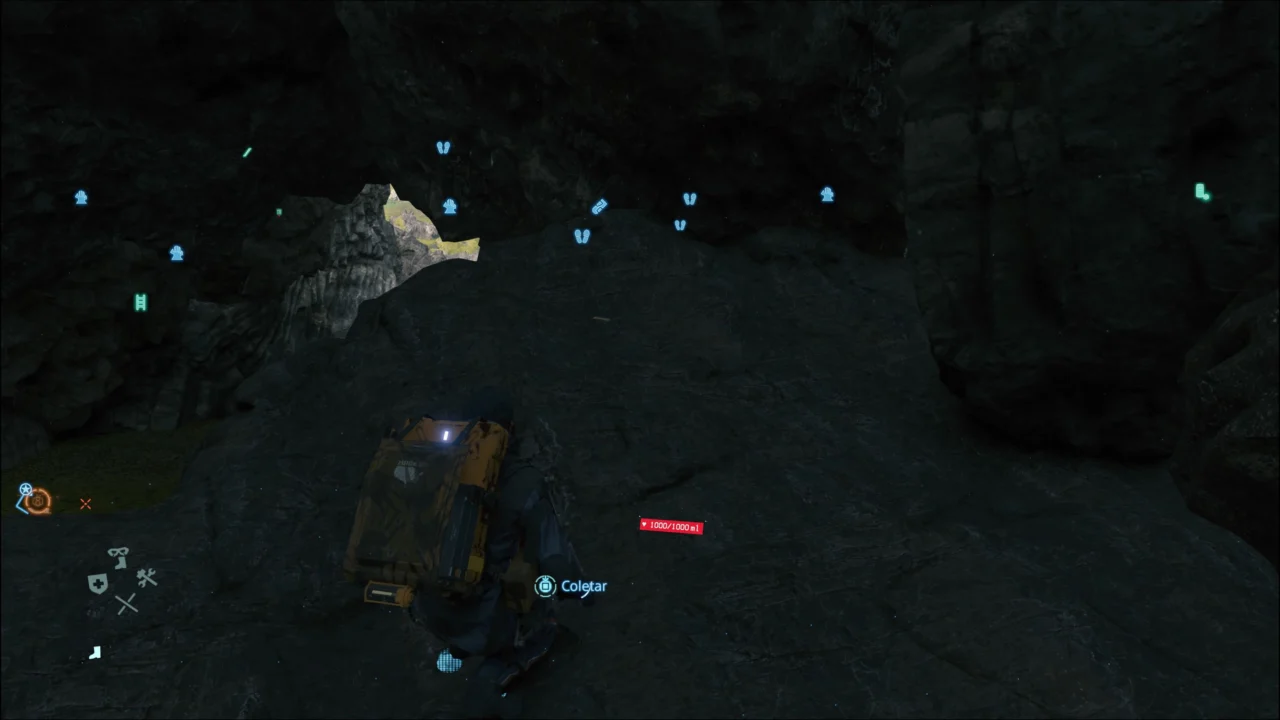Select the orange Odradek compass indicator
Screen dimensions: 1280x720
click(37, 503)
